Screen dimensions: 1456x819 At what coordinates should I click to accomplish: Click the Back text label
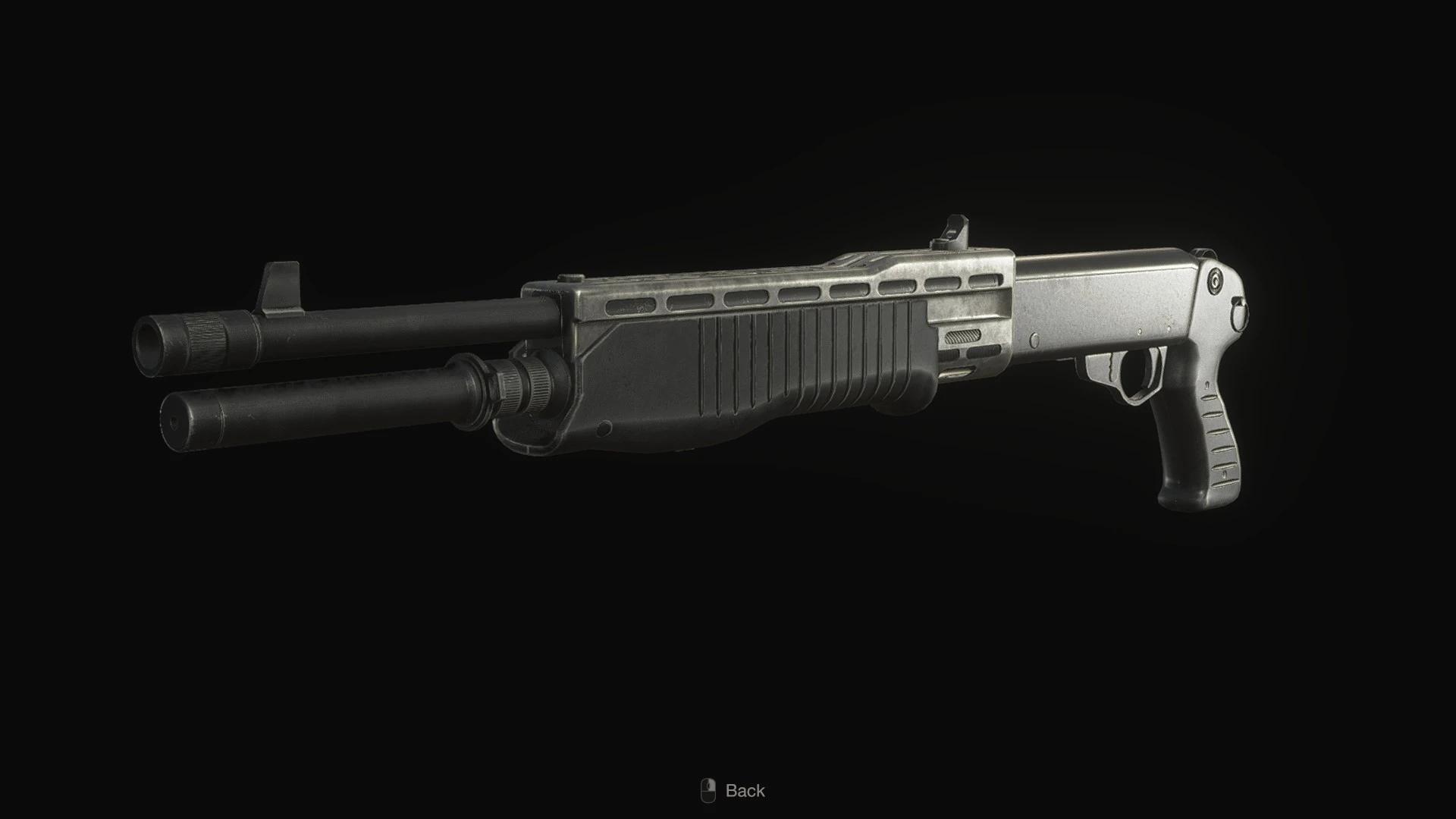click(x=747, y=791)
